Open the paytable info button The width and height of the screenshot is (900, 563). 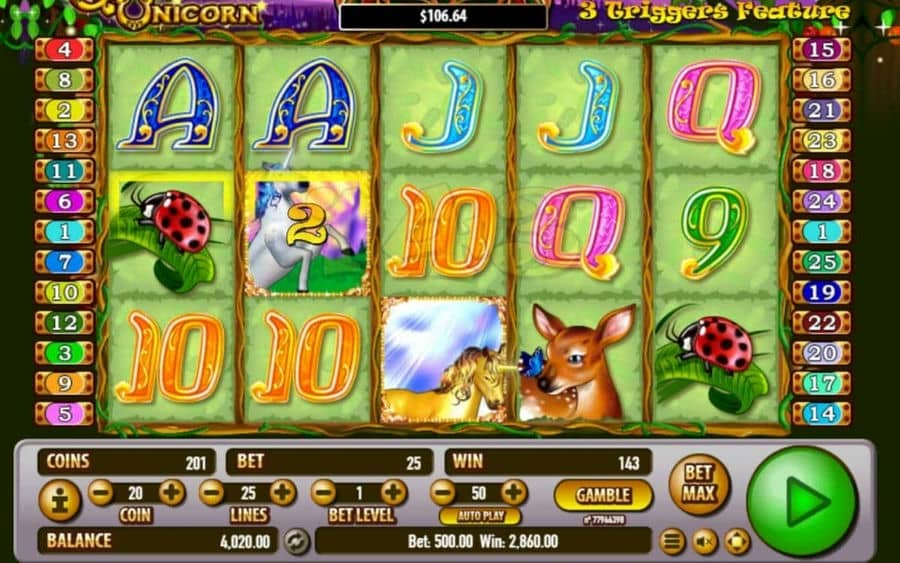click(60, 500)
